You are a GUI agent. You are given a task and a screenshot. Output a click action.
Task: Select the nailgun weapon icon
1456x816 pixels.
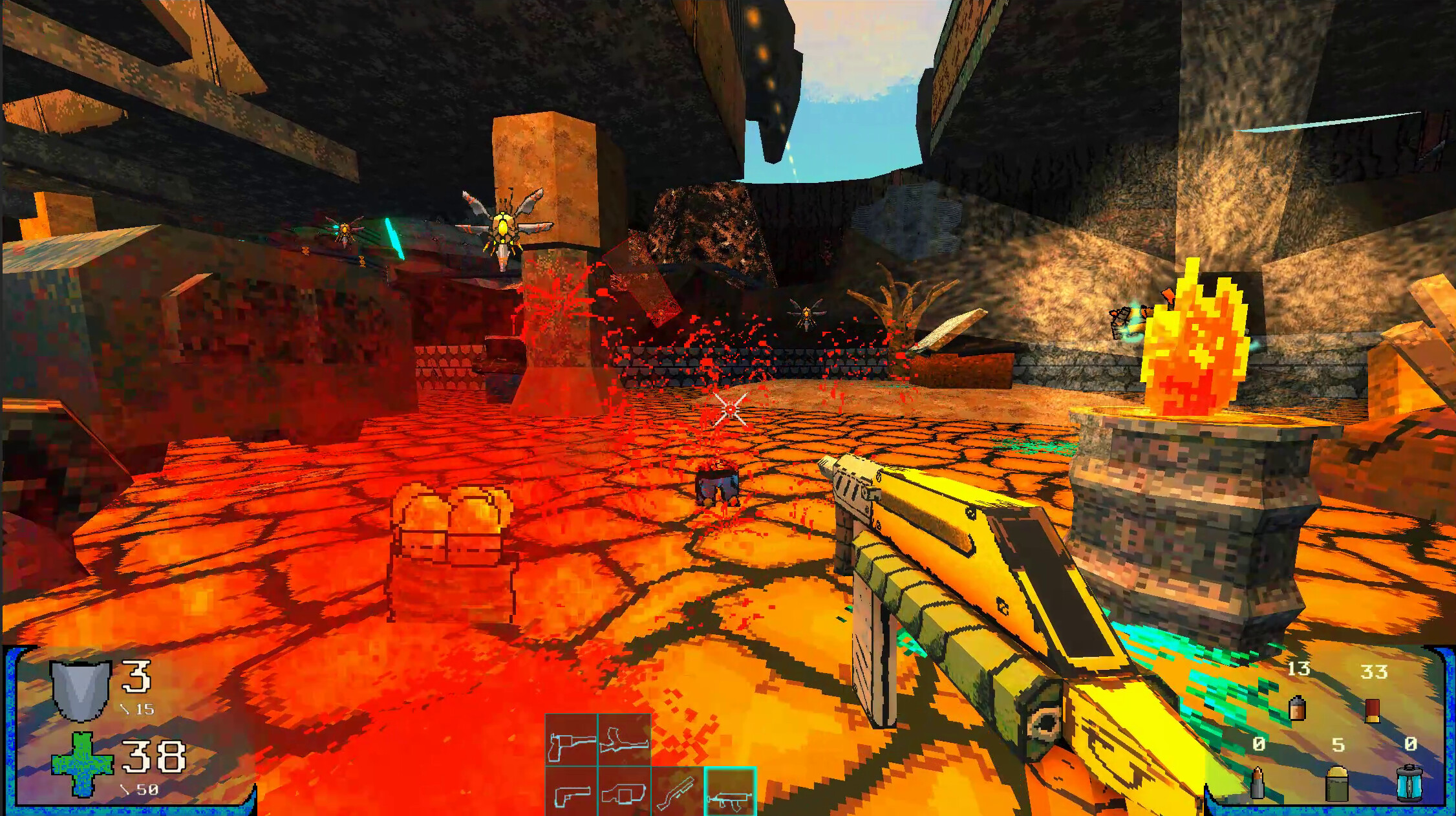624,794
